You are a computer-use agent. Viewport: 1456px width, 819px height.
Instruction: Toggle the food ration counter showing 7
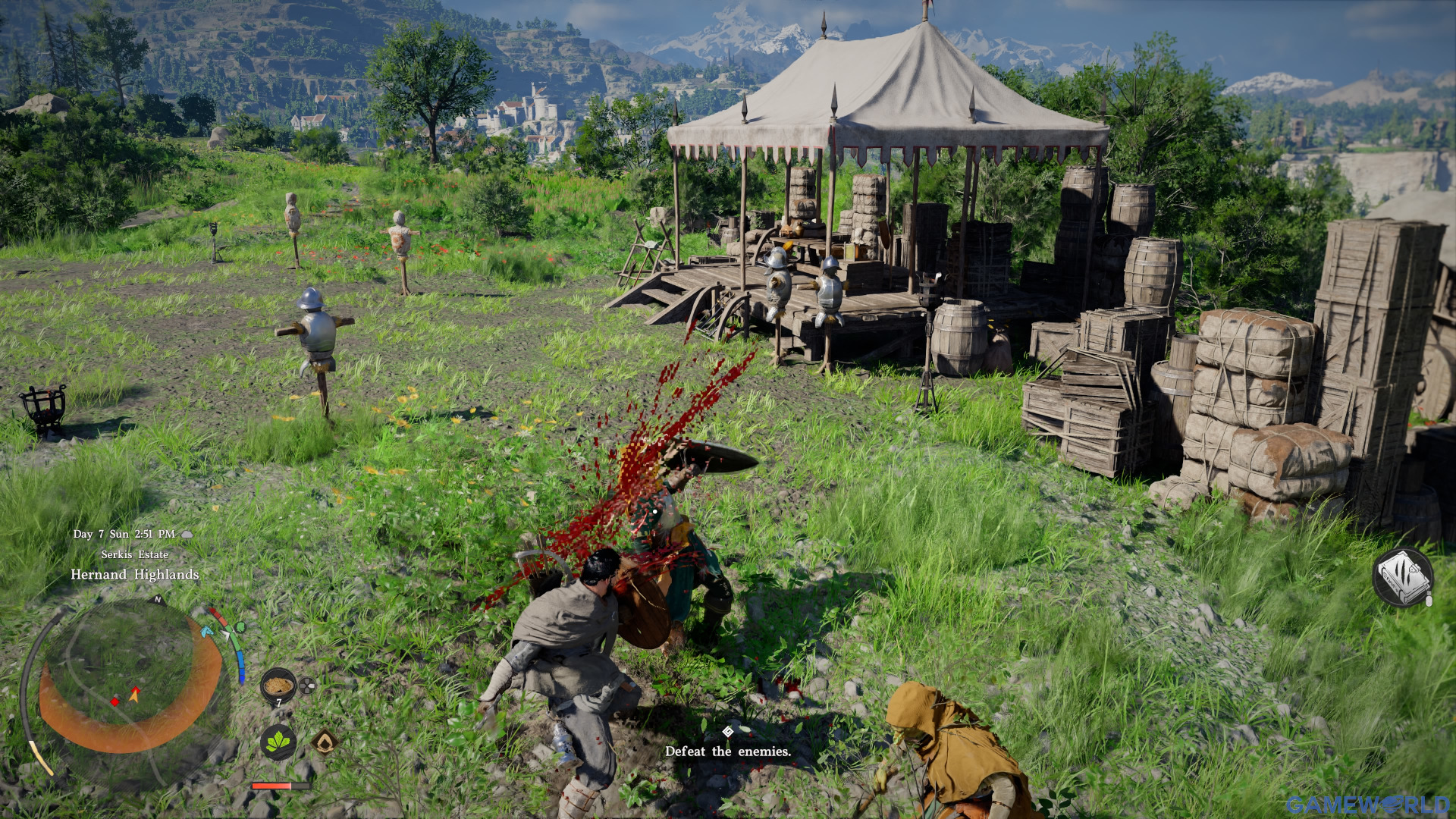[x=279, y=702]
